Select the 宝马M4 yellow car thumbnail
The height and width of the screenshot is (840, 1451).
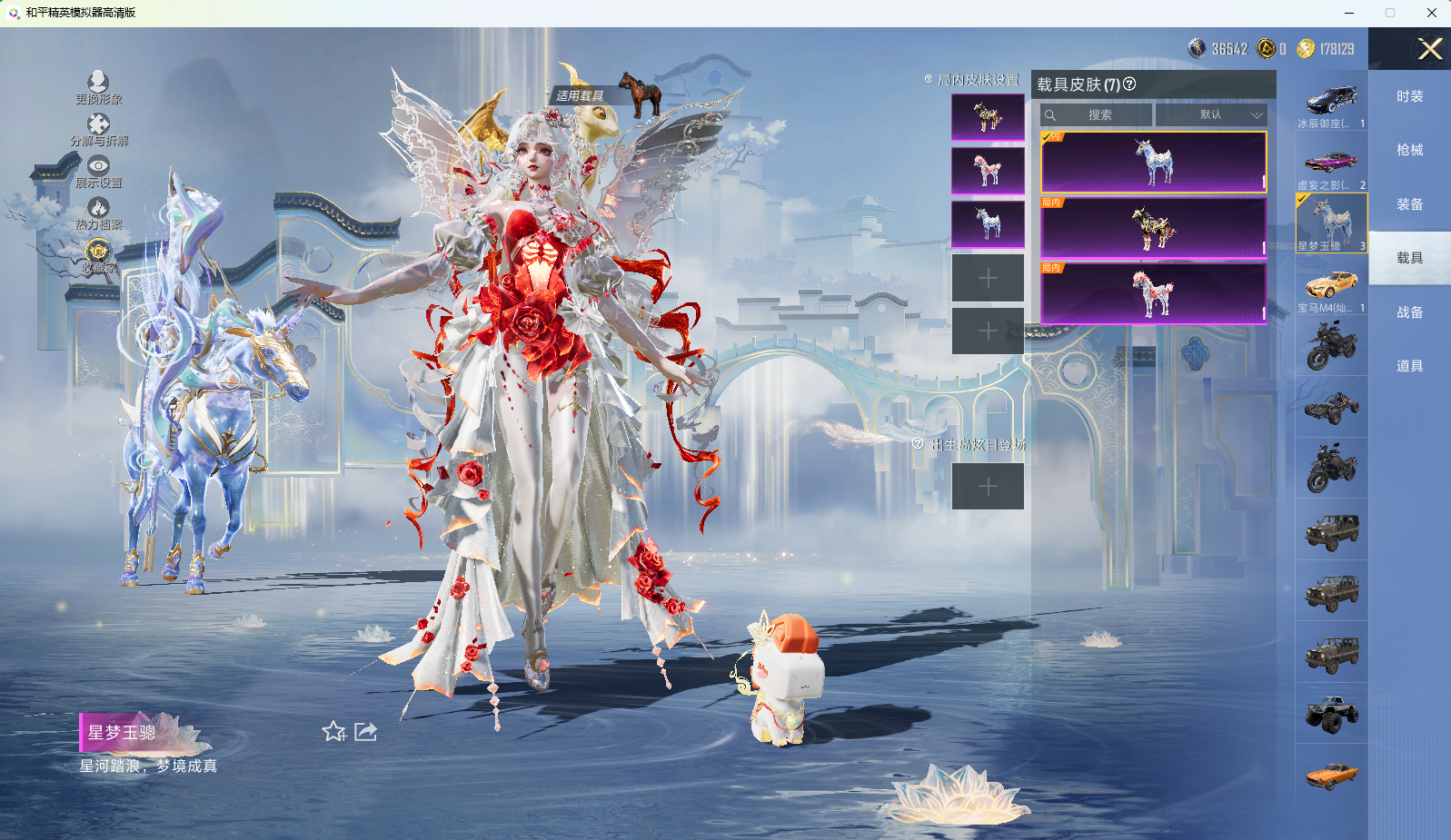coord(1331,286)
